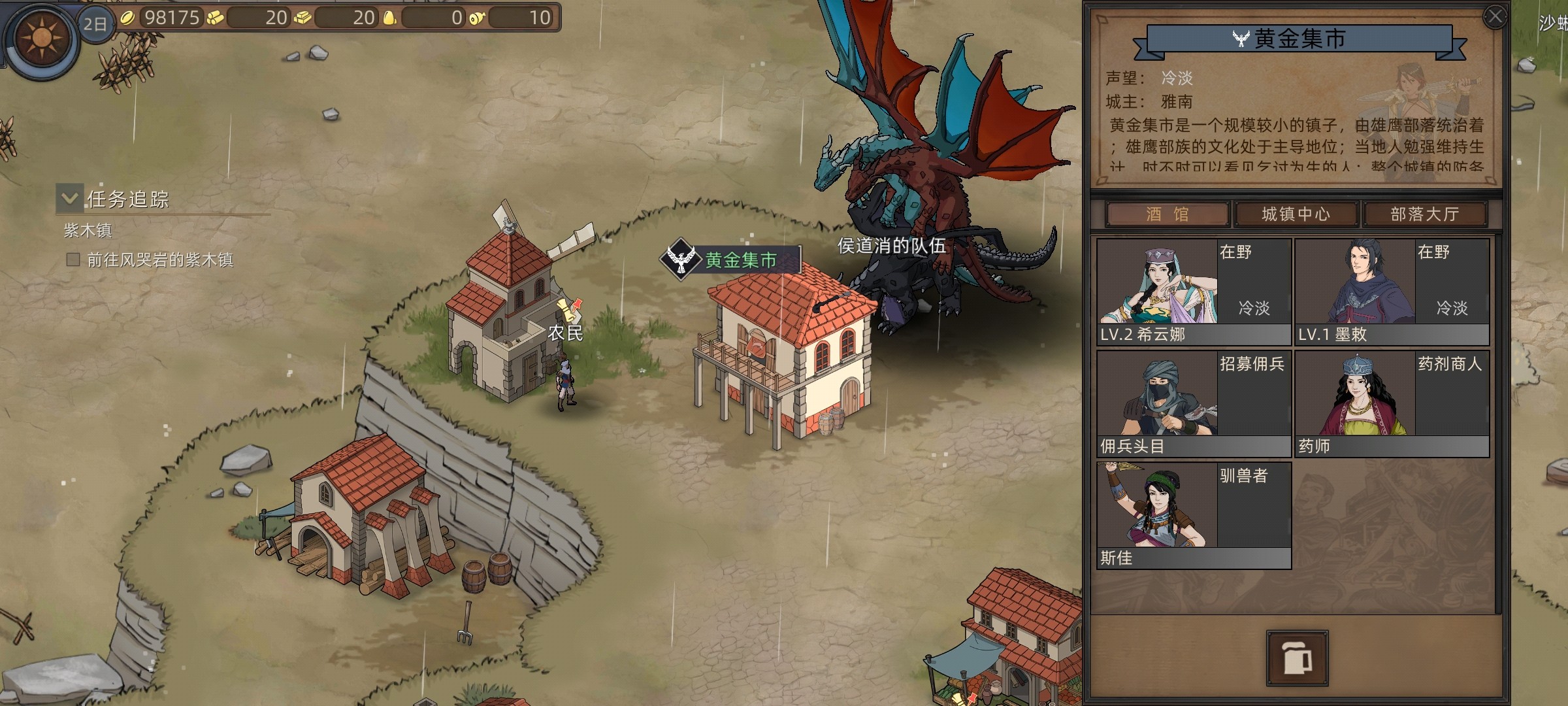Talk to LV.2 希云娜 in the tavern

1193,292
